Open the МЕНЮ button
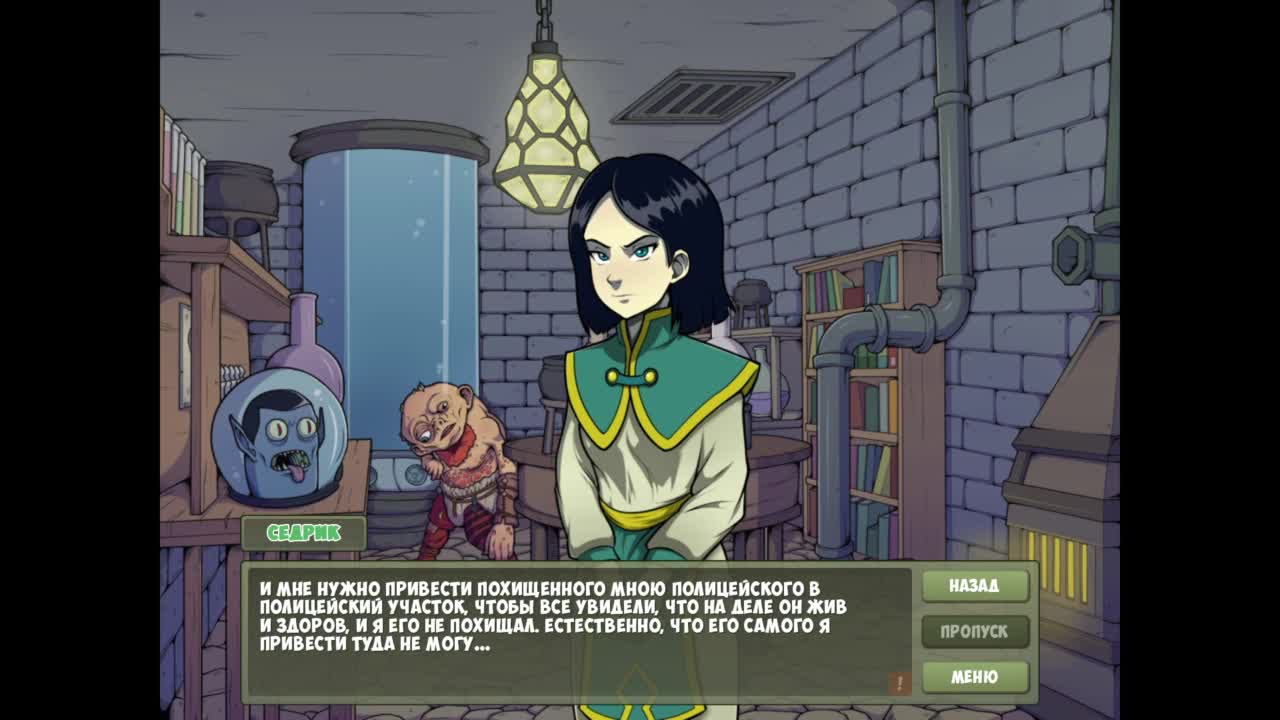Image resolution: width=1280 pixels, height=720 pixels. [974, 677]
